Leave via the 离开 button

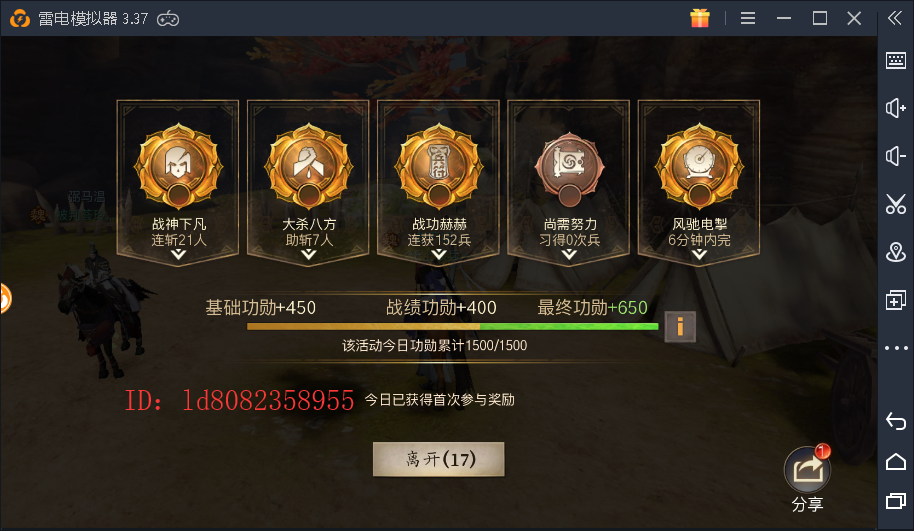pyautogui.click(x=438, y=459)
